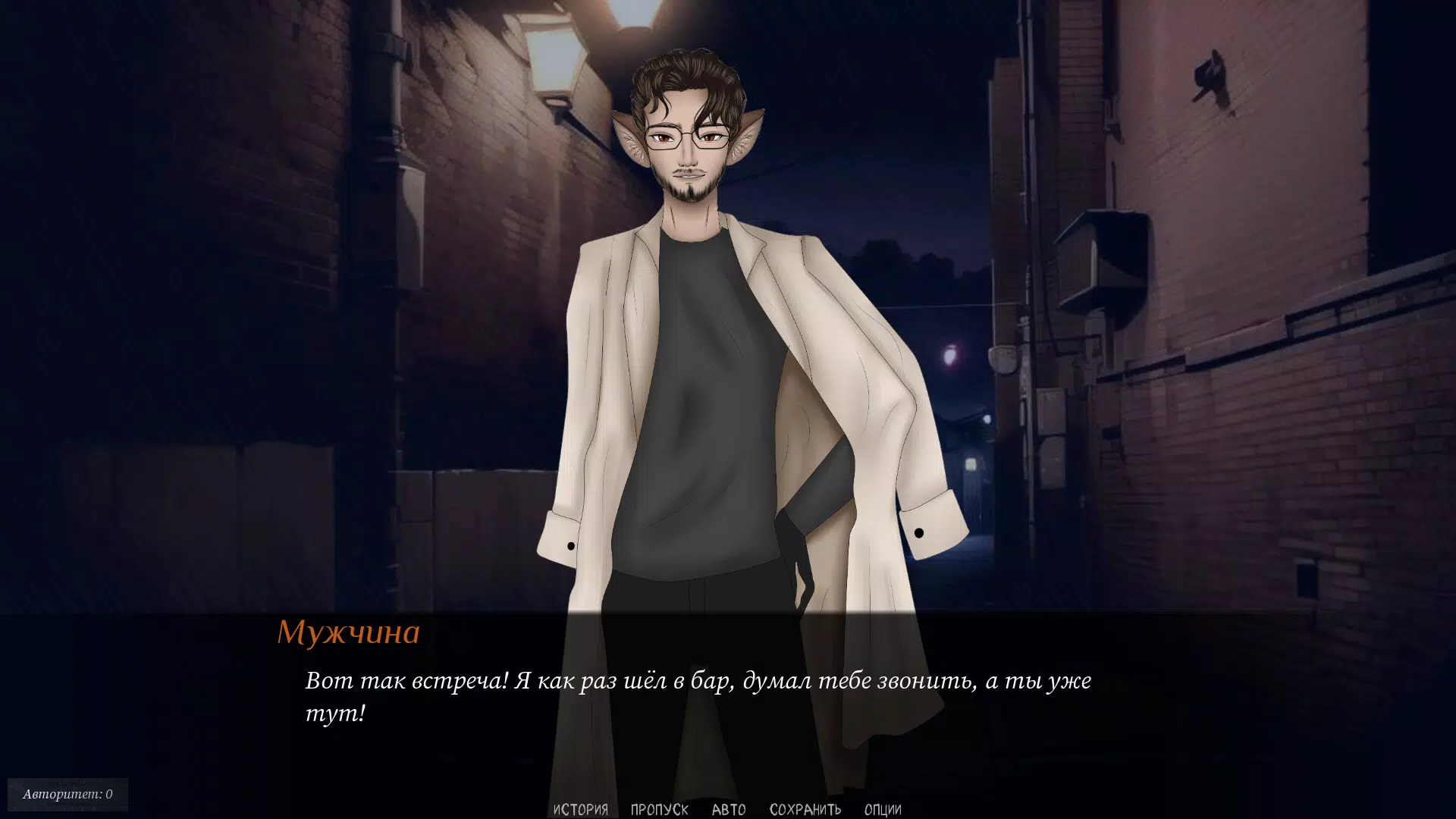
Task: Activate the Пропуск skip button
Action: click(x=659, y=809)
